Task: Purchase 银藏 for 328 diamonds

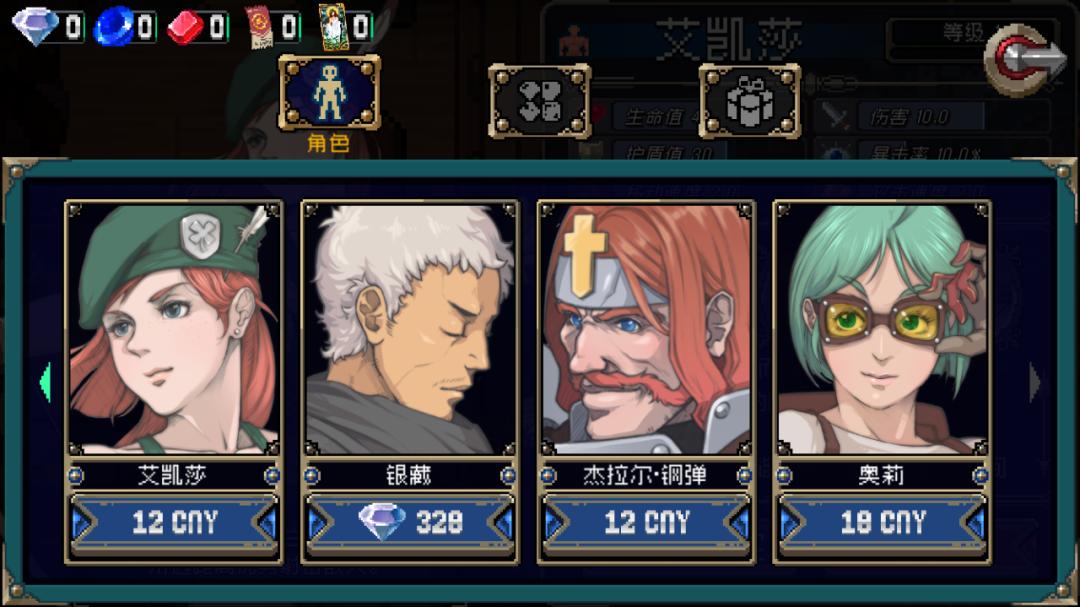Action: [410, 522]
